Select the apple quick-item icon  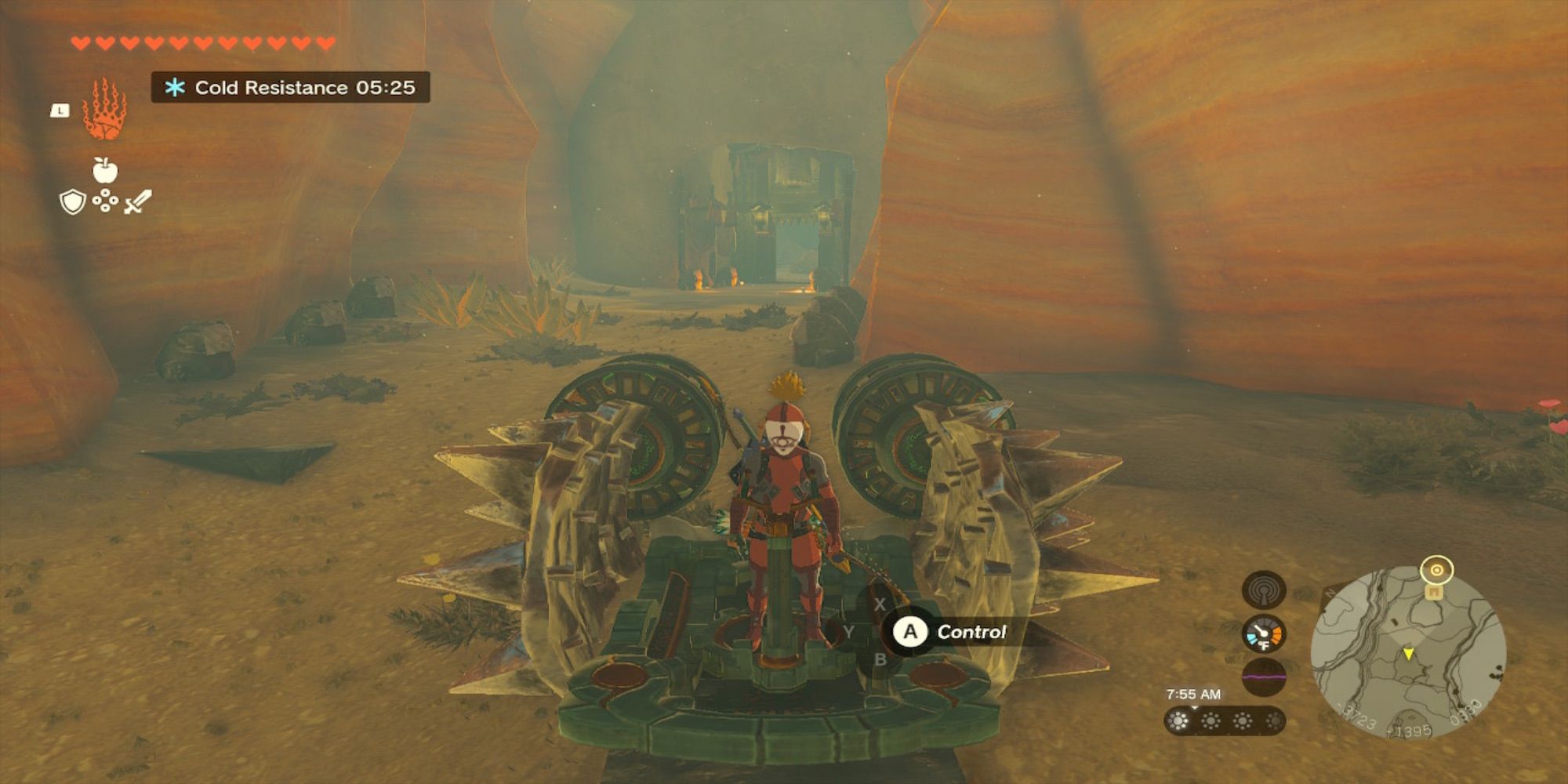tap(105, 169)
